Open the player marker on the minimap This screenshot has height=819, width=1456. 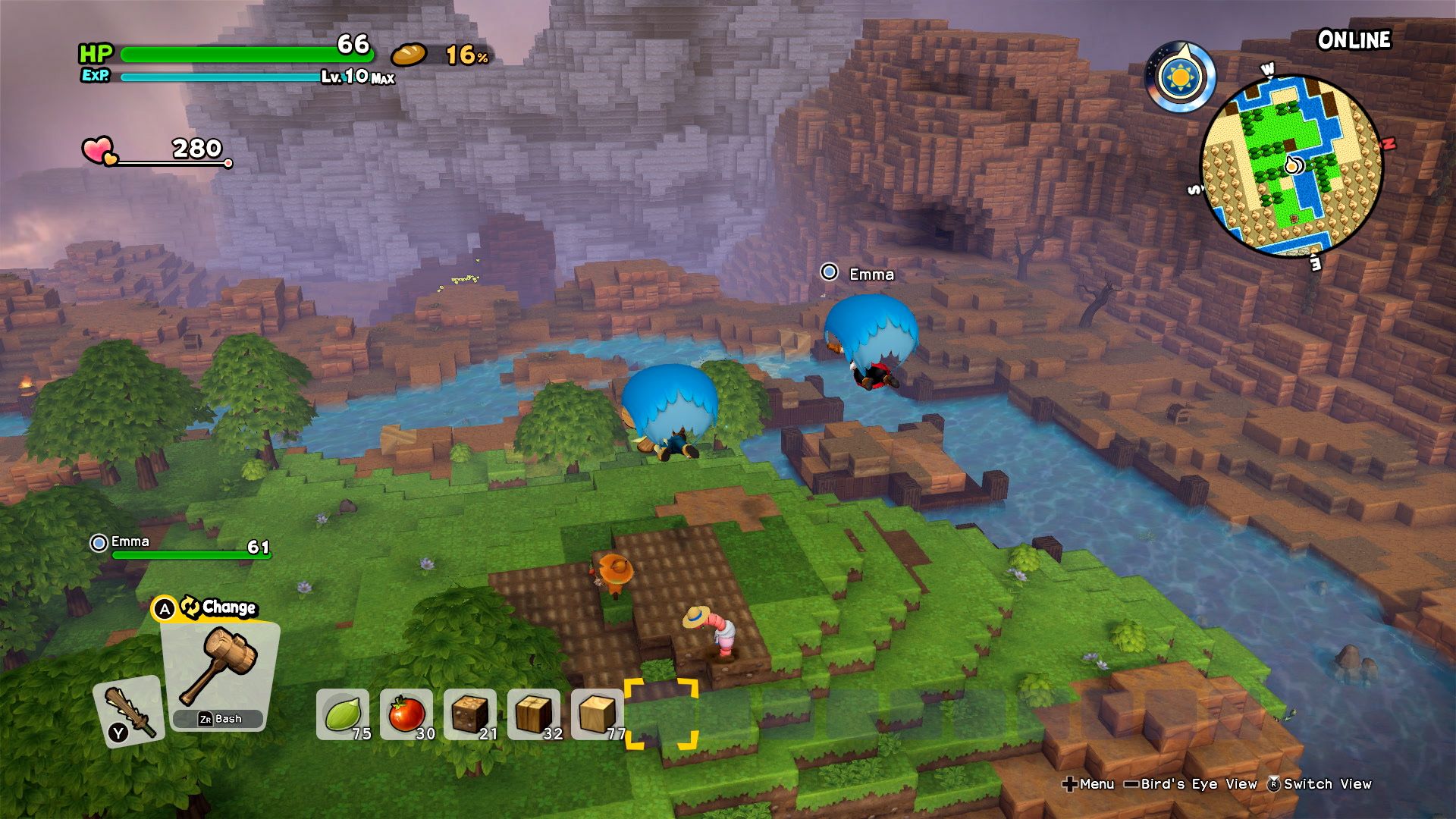pyautogui.click(x=1291, y=164)
